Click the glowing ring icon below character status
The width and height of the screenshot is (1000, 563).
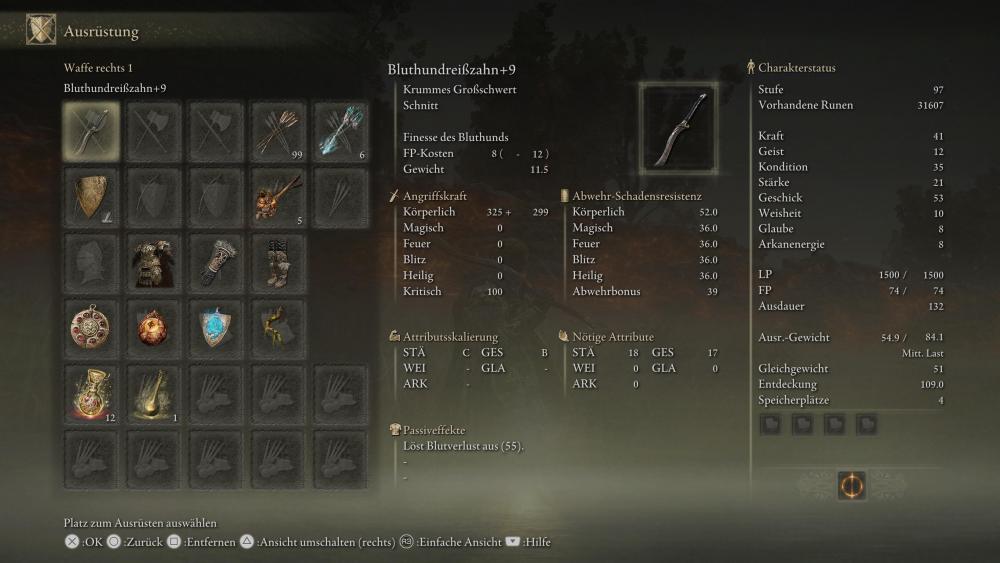click(852, 486)
